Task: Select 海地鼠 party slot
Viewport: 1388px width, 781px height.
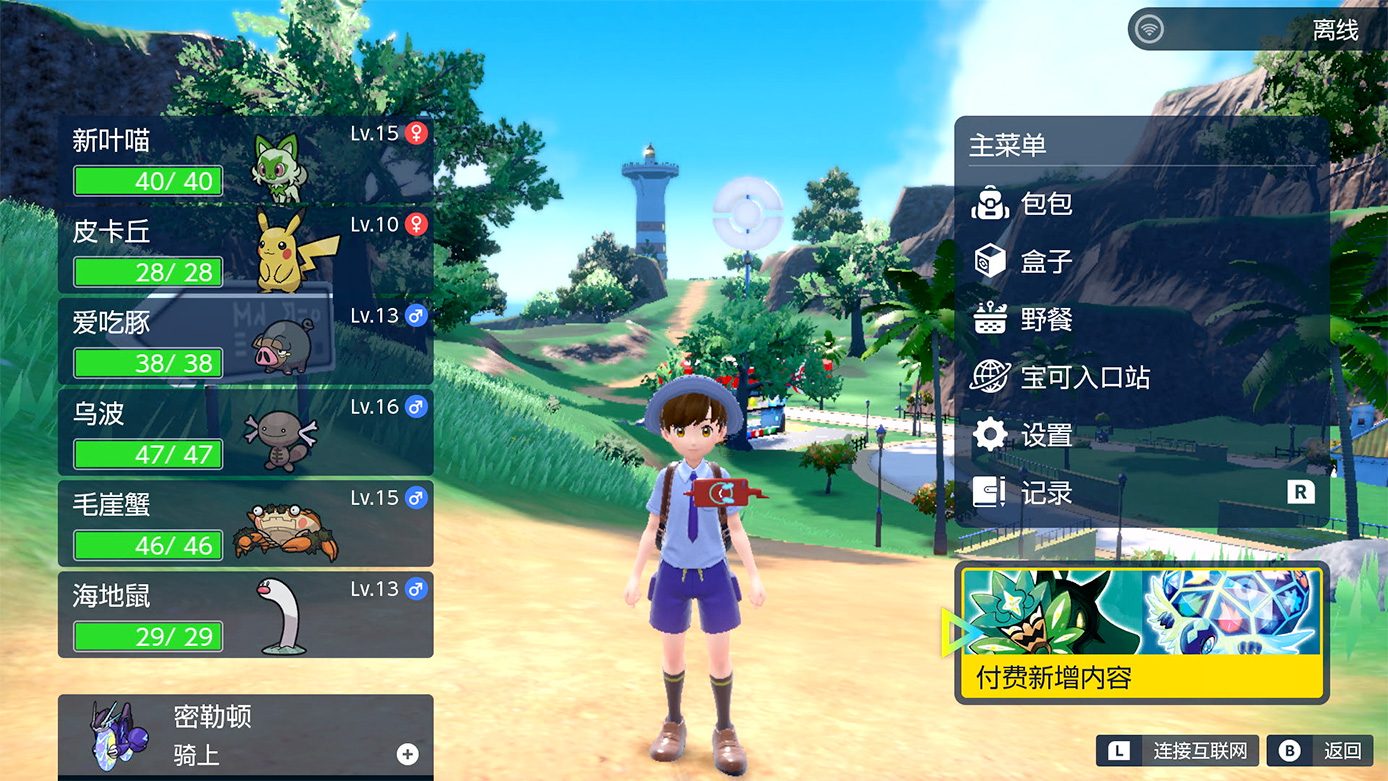Action: pyautogui.click(x=245, y=615)
